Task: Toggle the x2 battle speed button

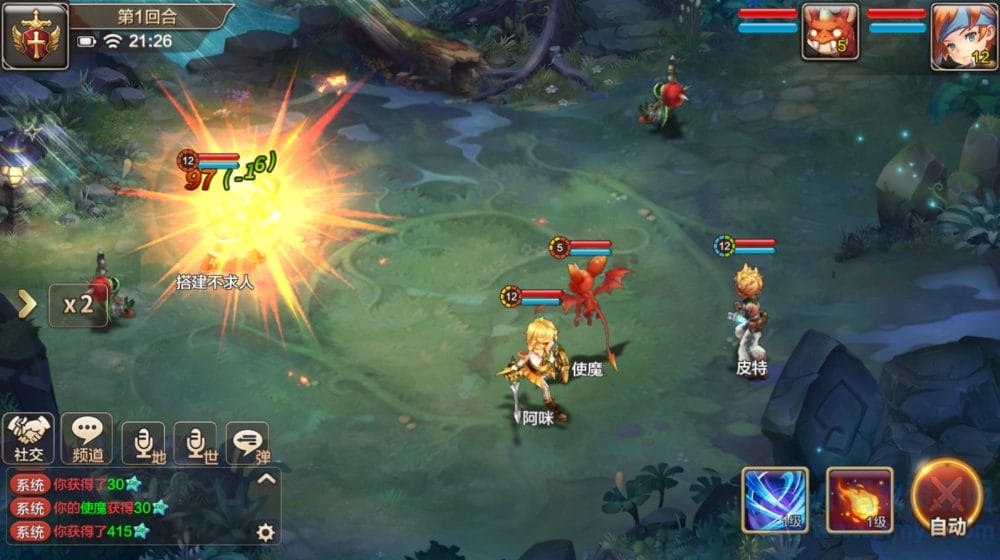Action: pos(78,305)
